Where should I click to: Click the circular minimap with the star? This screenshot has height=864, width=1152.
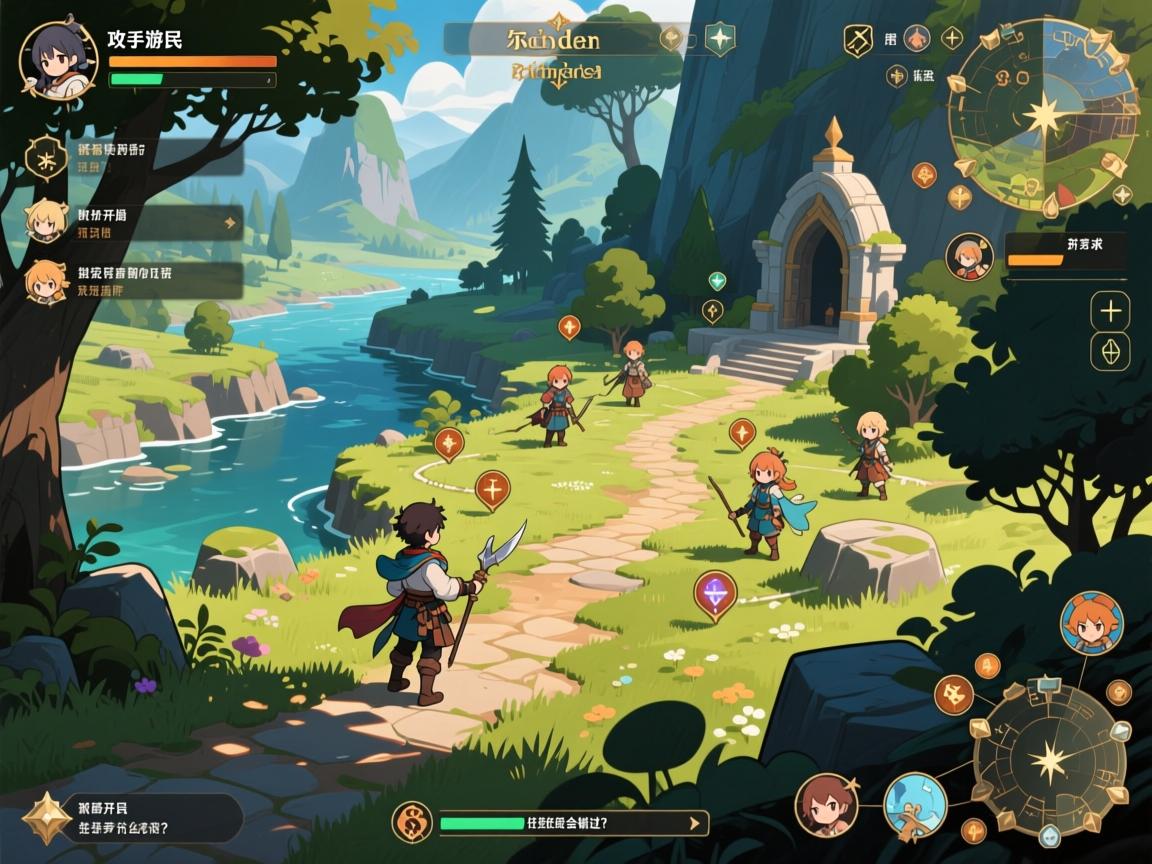[x=1043, y=118]
